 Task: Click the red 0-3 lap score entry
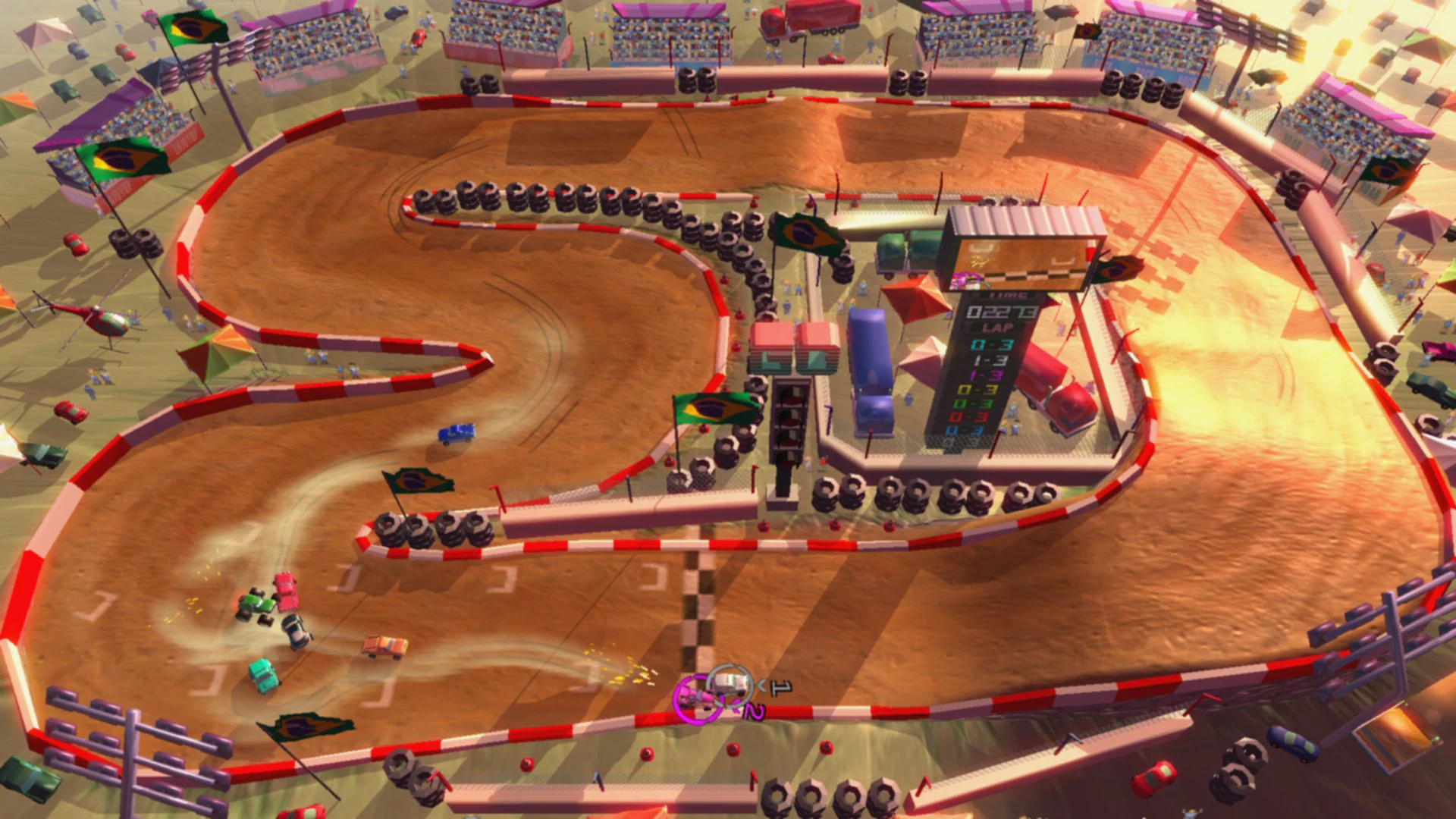(969, 419)
